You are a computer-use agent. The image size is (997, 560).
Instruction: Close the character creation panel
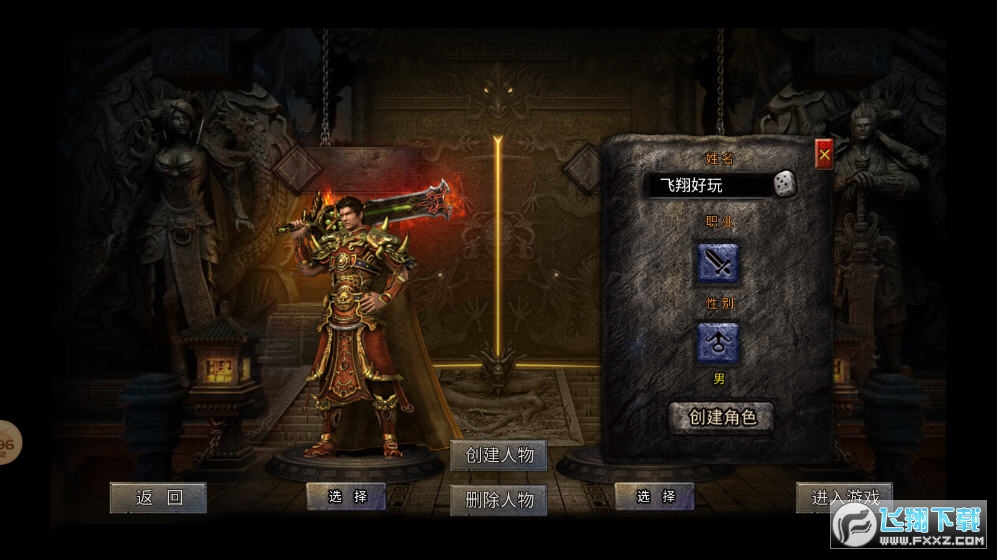click(824, 155)
